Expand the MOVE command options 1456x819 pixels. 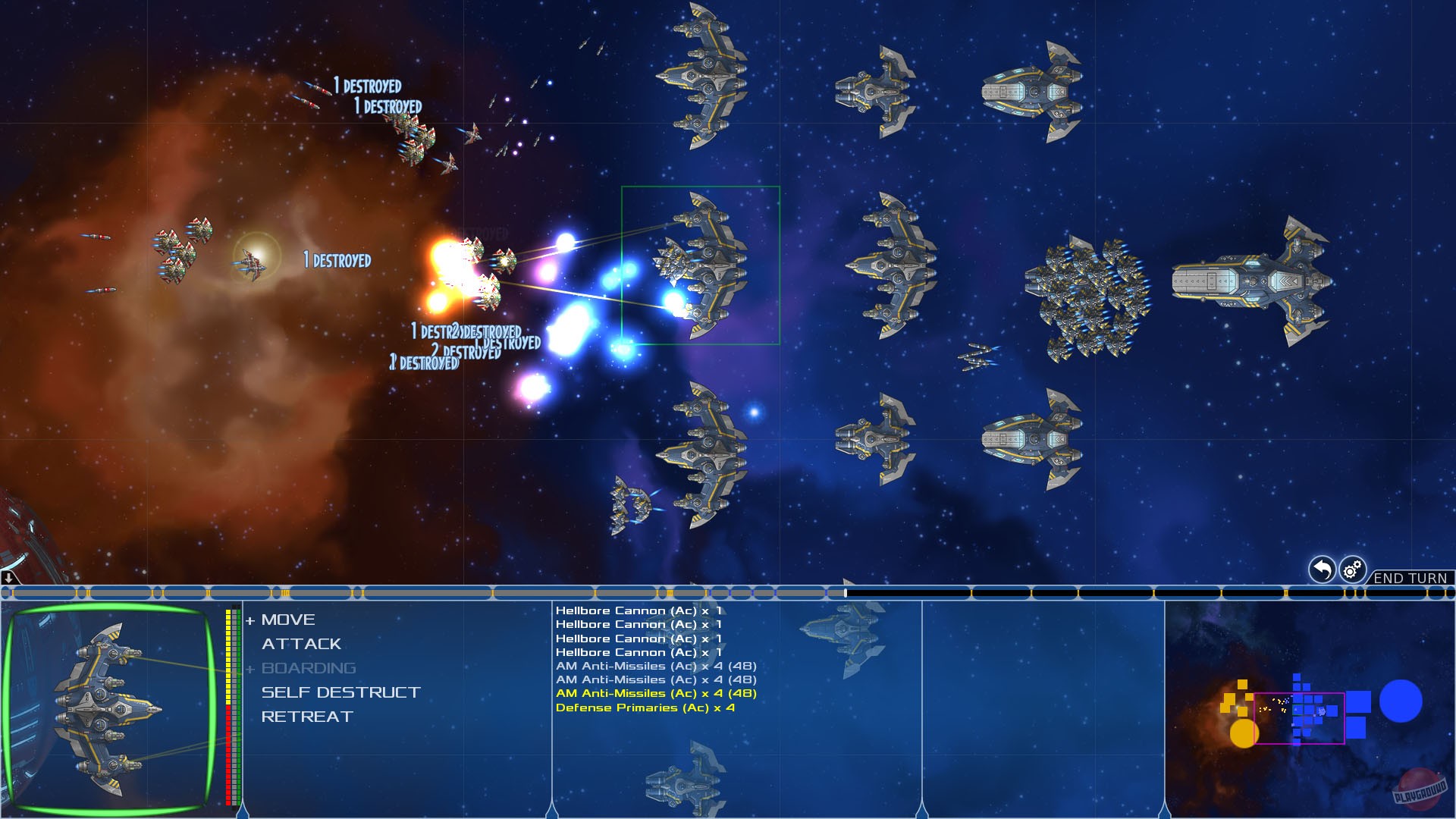click(x=287, y=620)
